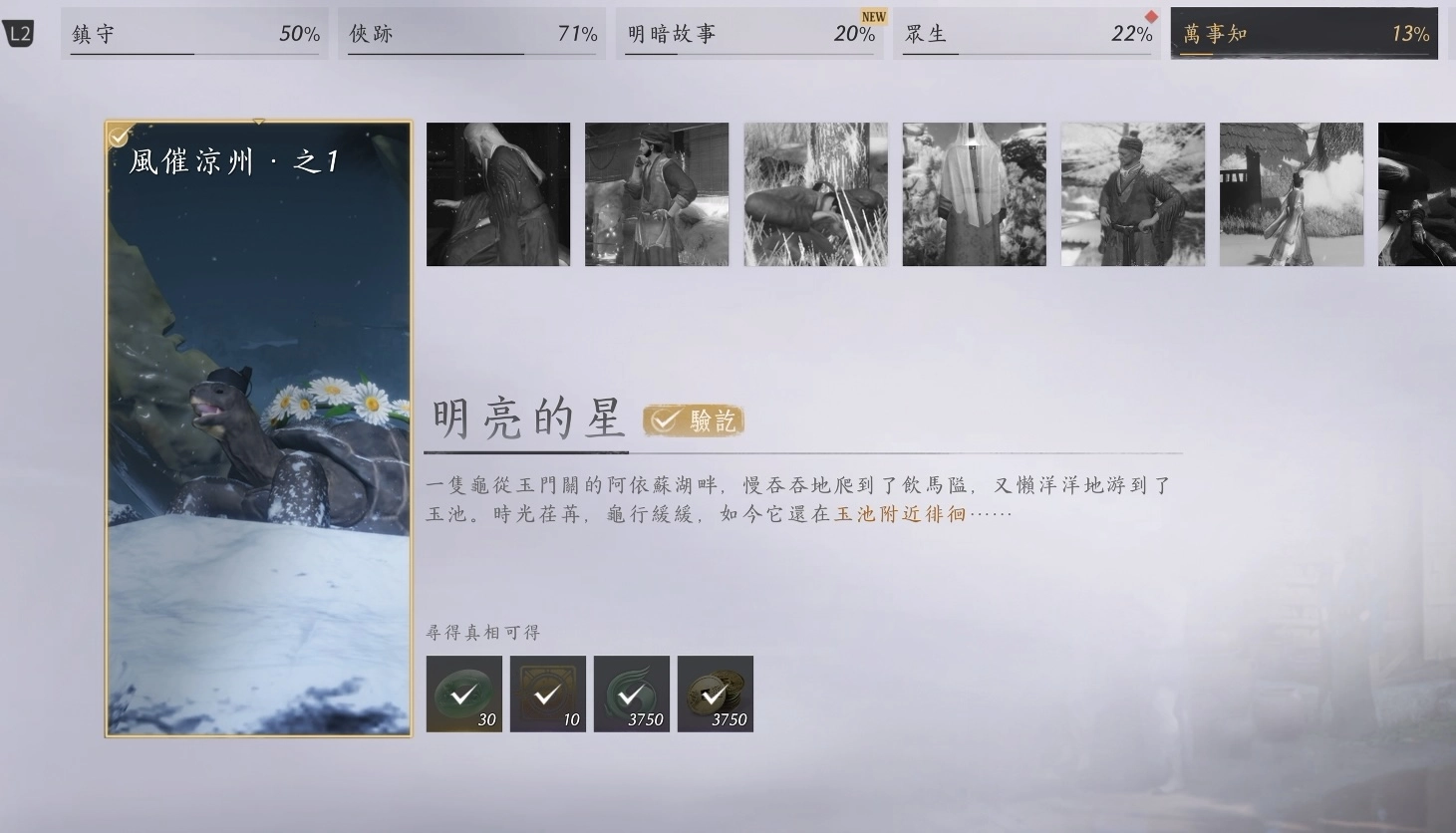Select the copper coins reward icon worth 3750
The image size is (1456, 833).
(715, 694)
